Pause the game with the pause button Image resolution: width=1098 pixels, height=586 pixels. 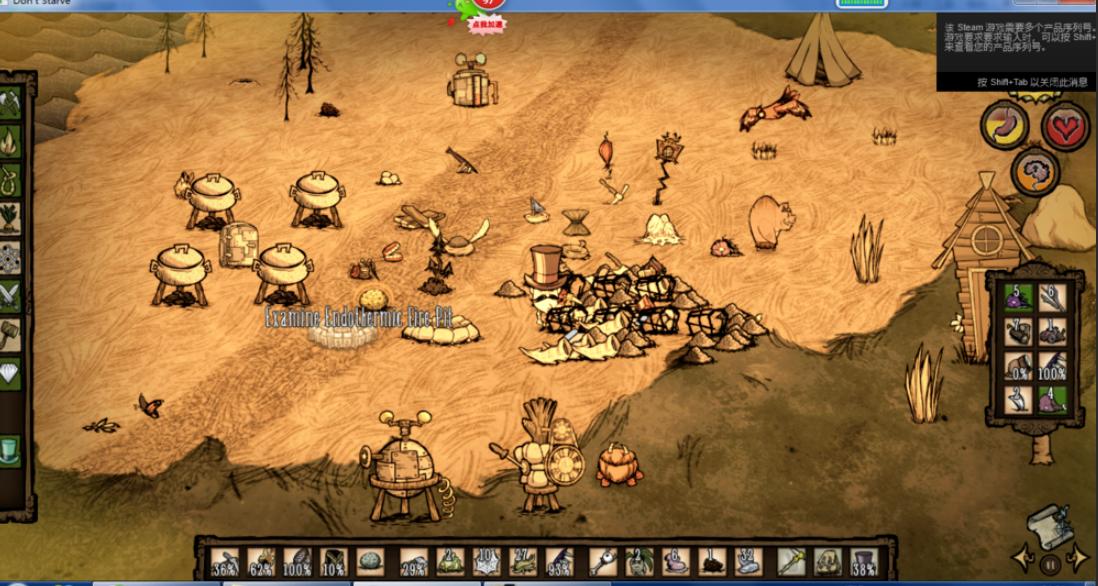click(x=1050, y=564)
